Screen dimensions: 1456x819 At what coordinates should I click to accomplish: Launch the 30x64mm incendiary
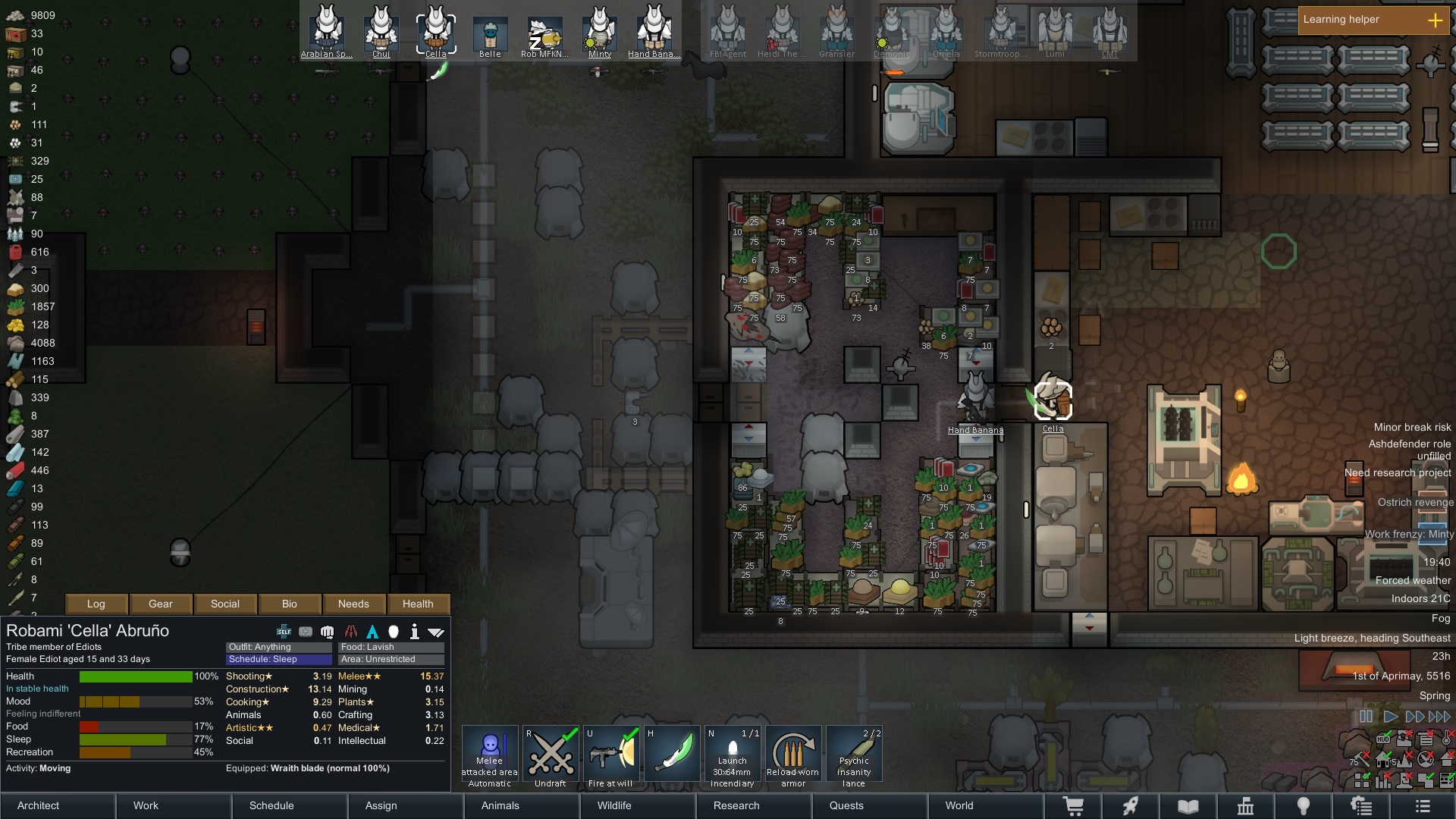(x=733, y=756)
